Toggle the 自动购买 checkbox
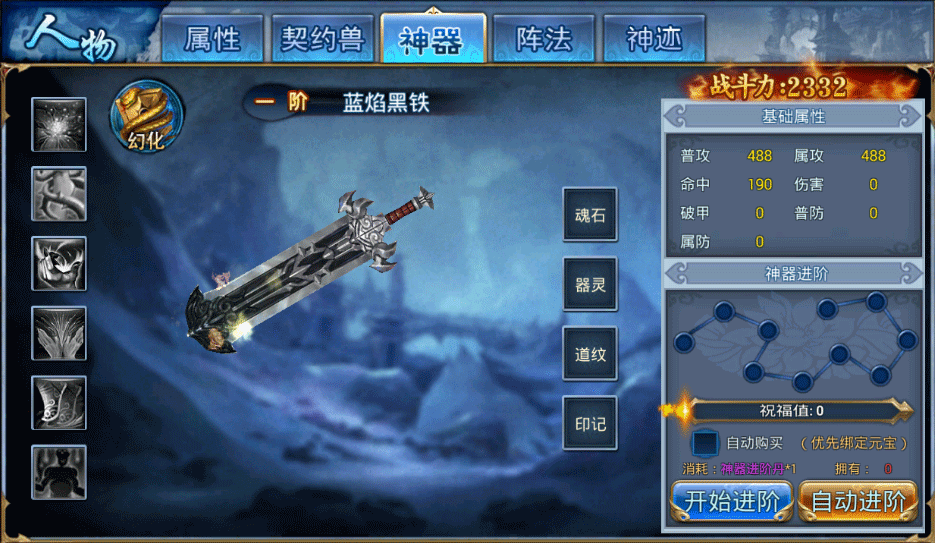935x543 pixels. pyautogui.click(x=706, y=442)
